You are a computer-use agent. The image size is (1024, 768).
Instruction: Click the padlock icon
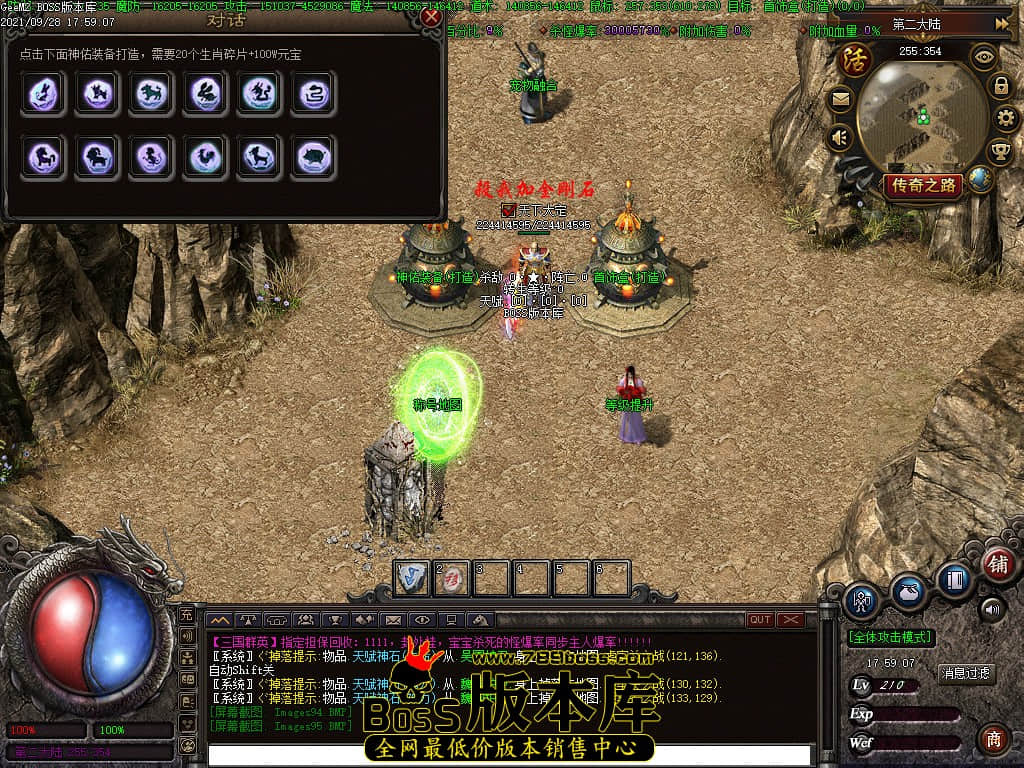tap(1000, 86)
